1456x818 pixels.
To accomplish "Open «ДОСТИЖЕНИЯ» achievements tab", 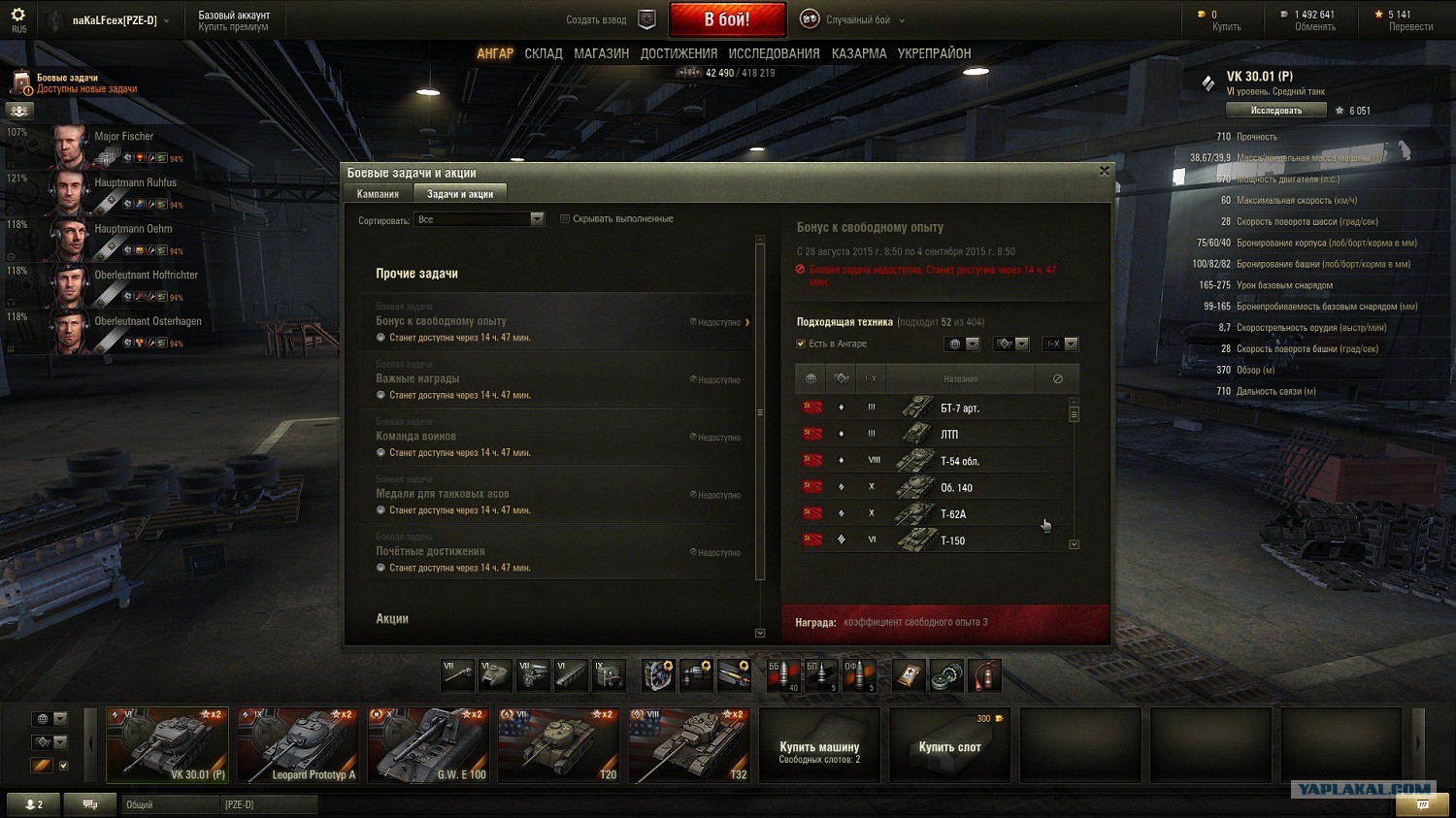I will coord(678,54).
